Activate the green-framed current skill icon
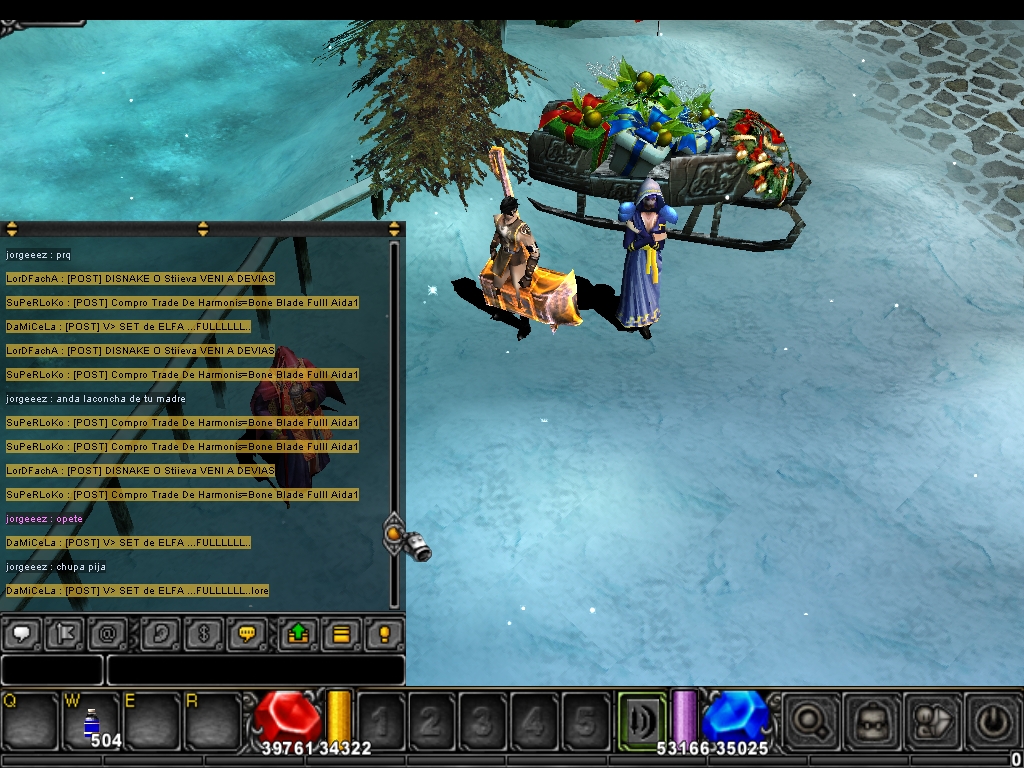 [641, 720]
